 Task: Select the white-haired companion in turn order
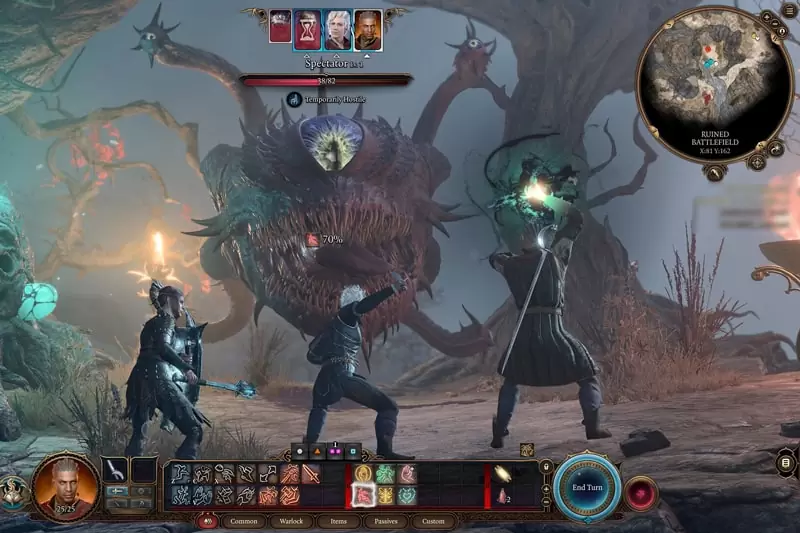coord(338,29)
